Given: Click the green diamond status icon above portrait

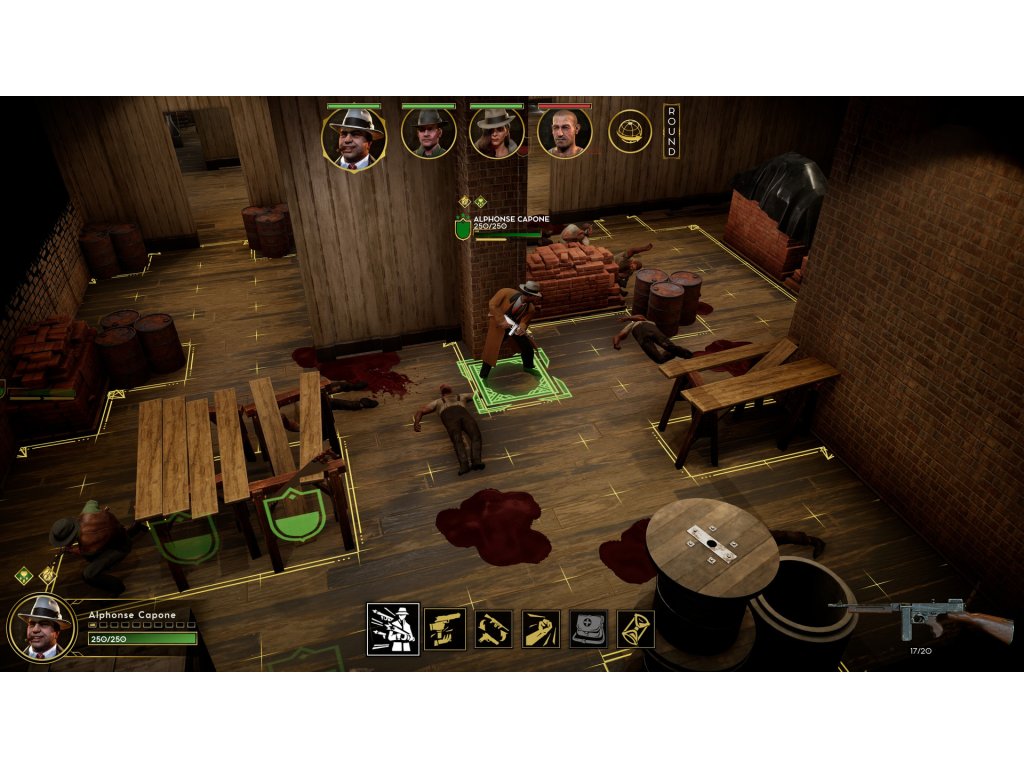Looking at the screenshot, I should (23, 575).
